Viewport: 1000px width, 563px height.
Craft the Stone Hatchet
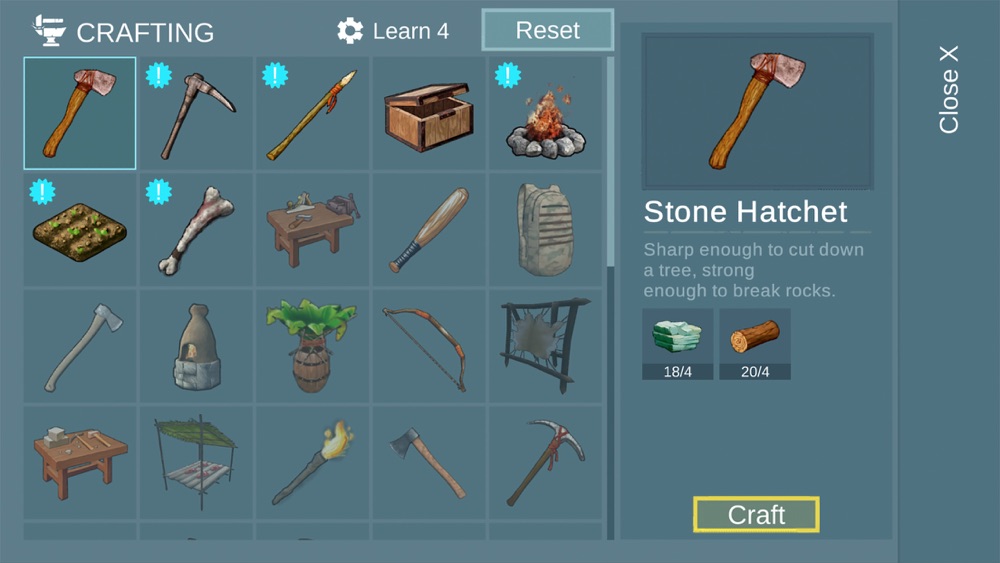[756, 515]
